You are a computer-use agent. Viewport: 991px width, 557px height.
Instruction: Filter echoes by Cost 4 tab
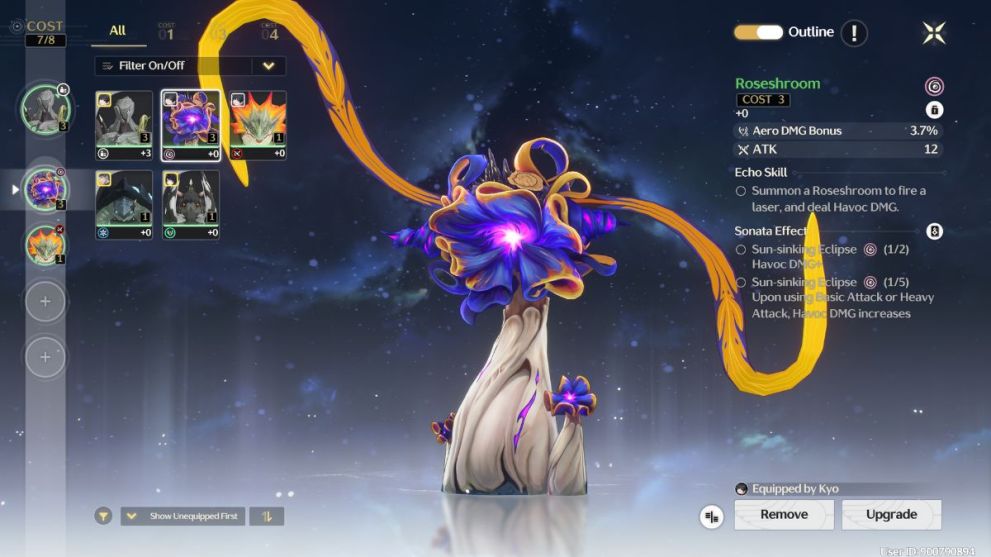[270, 32]
